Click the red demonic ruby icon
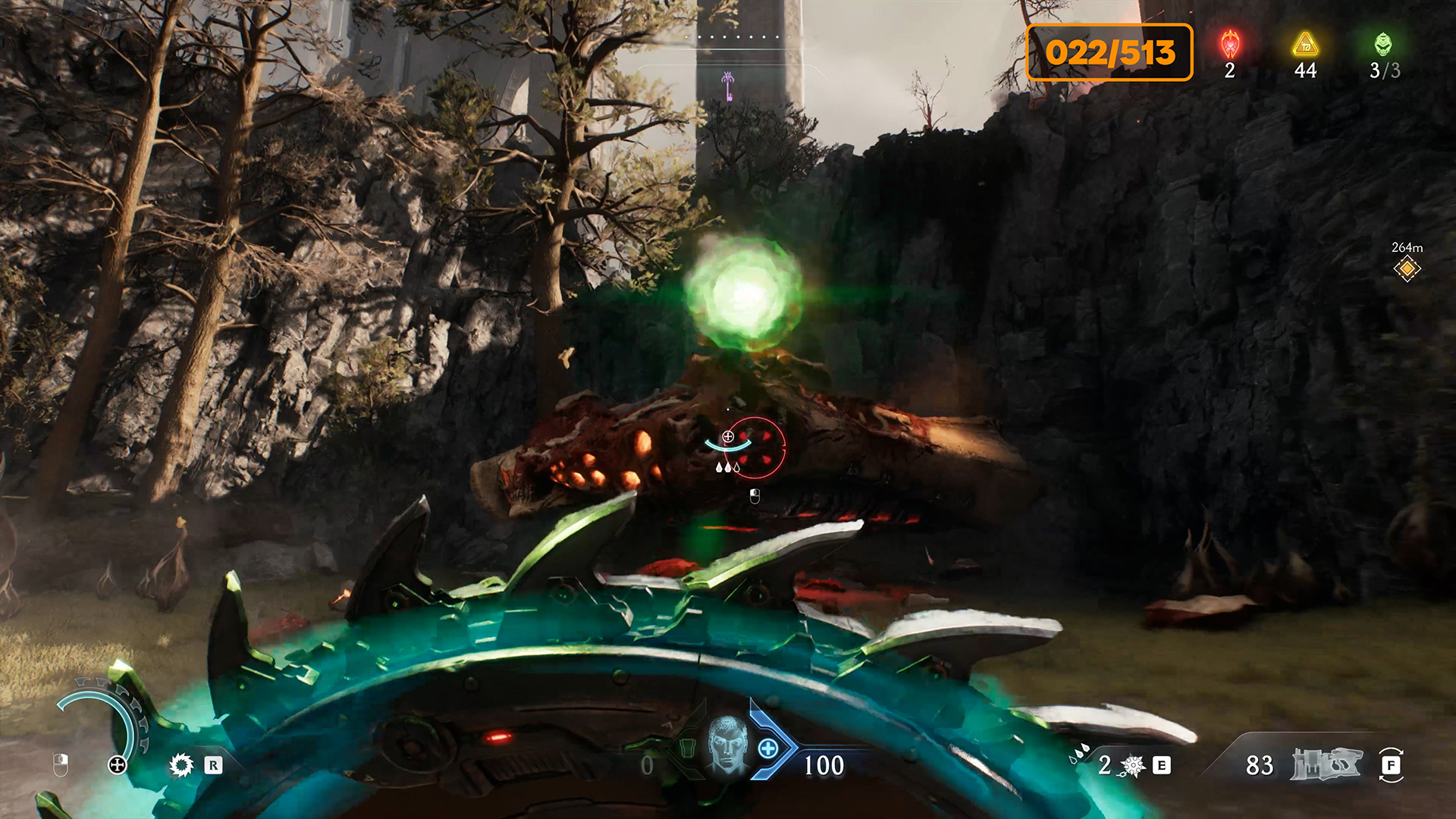This screenshot has height=819, width=1456. coord(1230,45)
